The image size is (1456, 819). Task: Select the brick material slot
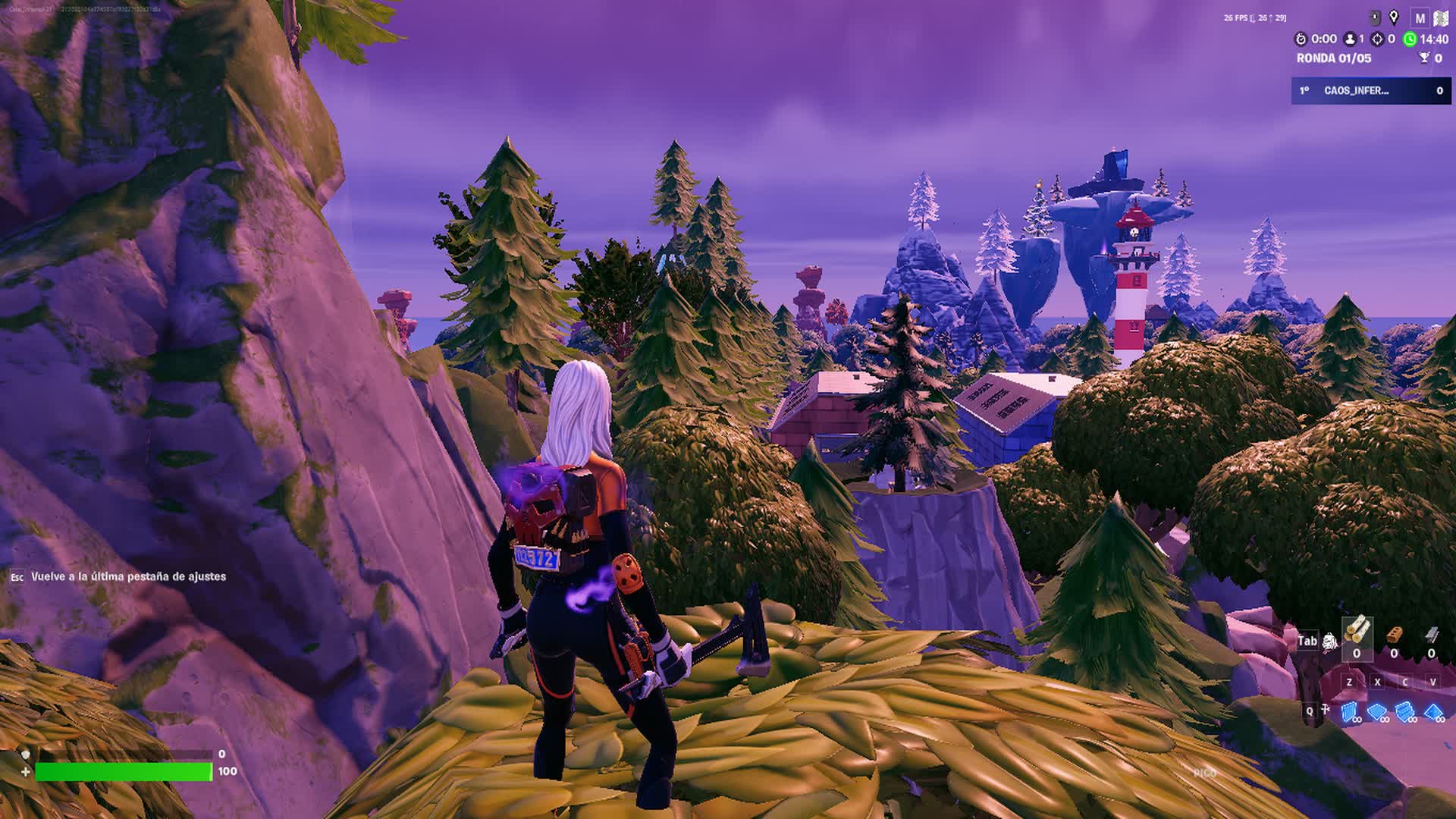coord(1394,635)
